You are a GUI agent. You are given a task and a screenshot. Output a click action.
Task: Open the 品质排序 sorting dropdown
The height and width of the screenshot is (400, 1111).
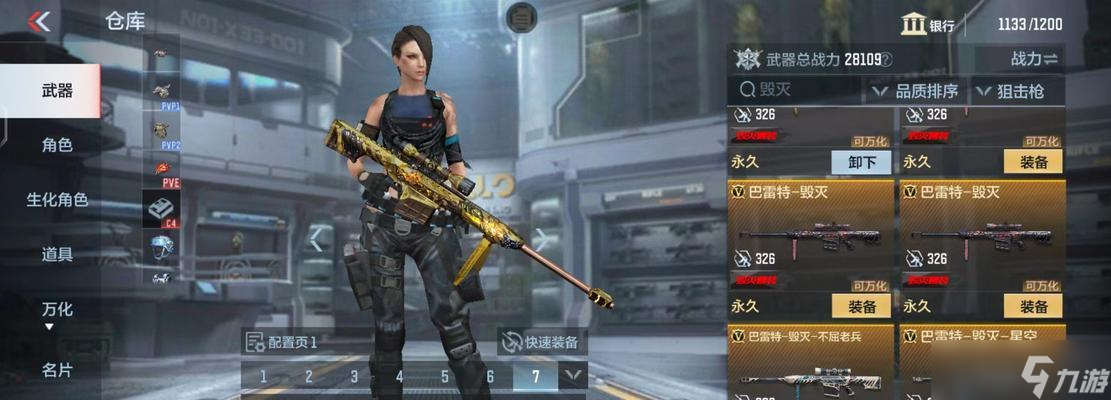click(916, 91)
